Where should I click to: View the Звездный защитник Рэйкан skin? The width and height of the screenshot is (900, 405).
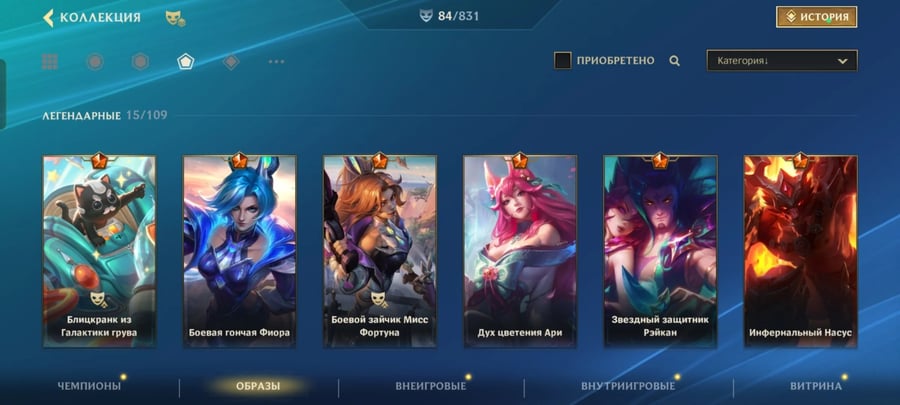(x=660, y=250)
